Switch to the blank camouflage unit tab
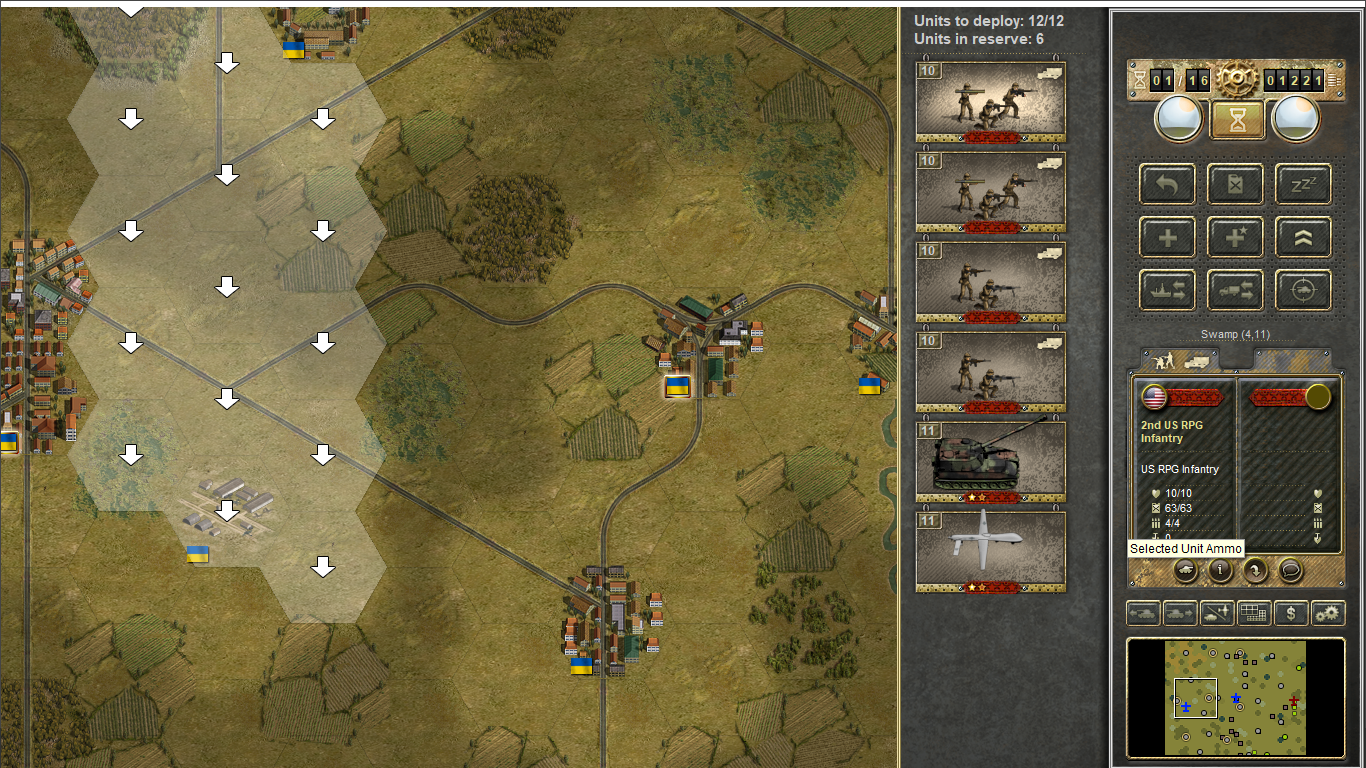 tap(1290, 360)
